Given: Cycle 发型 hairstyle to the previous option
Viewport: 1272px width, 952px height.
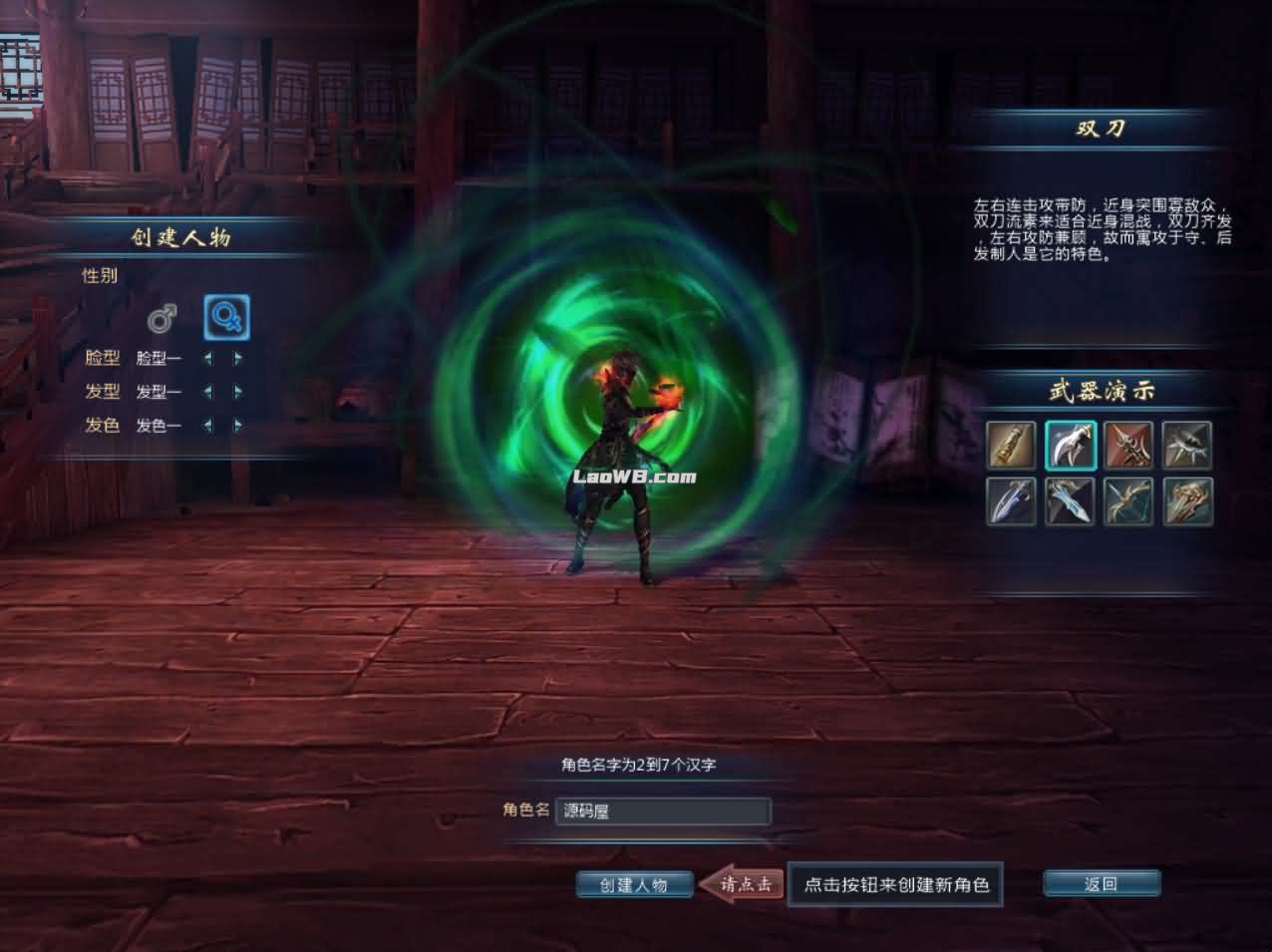Looking at the screenshot, I should coord(207,392).
